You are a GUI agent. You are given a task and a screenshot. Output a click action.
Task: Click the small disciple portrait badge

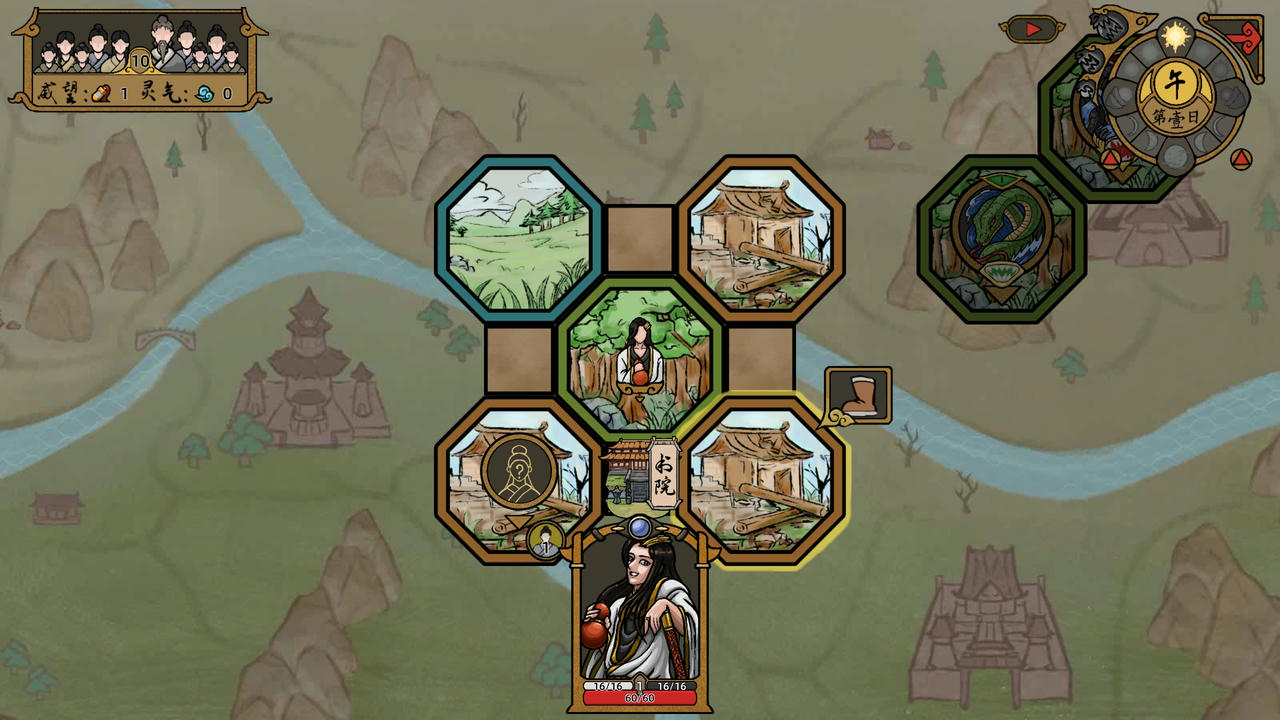click(546, 541)
